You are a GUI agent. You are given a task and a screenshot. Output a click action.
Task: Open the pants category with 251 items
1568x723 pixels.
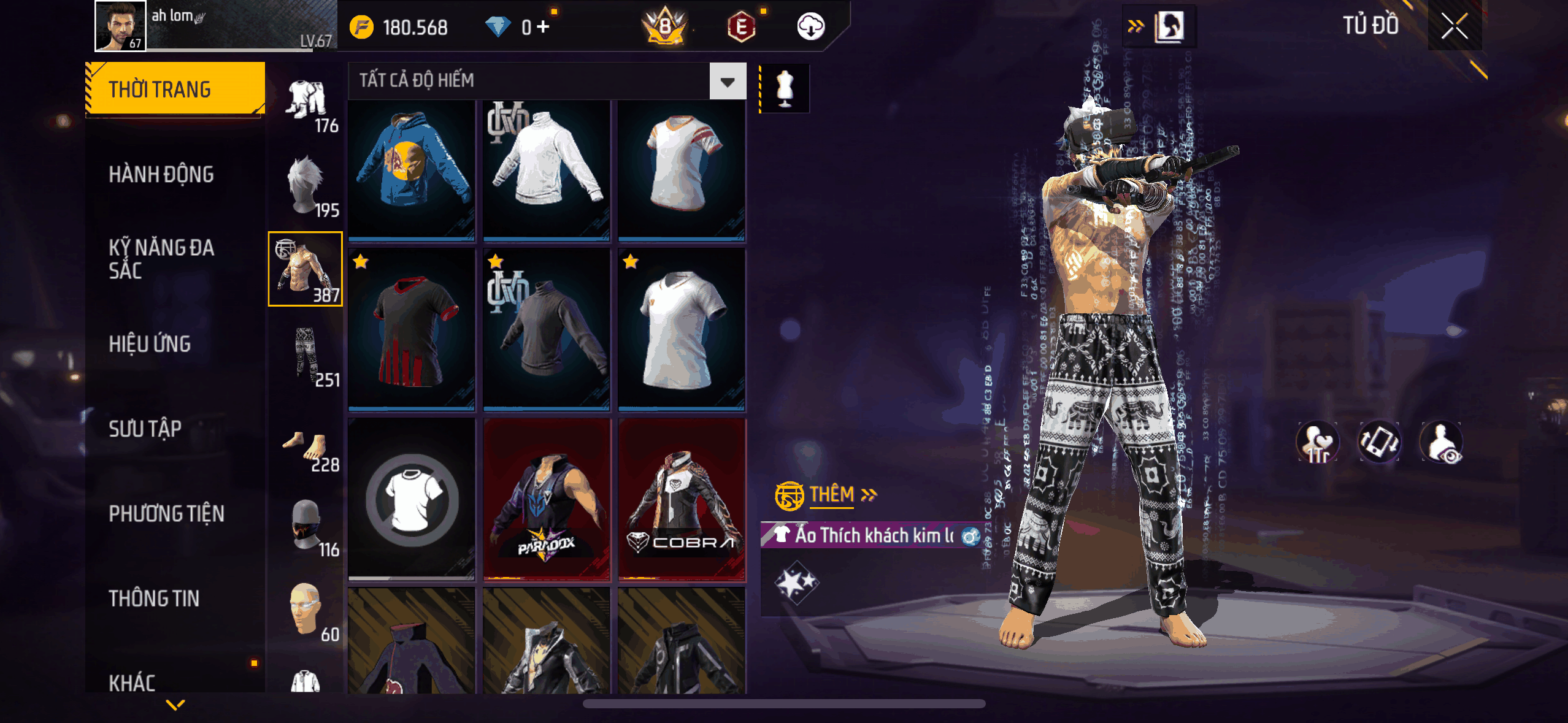pos(306,356)
